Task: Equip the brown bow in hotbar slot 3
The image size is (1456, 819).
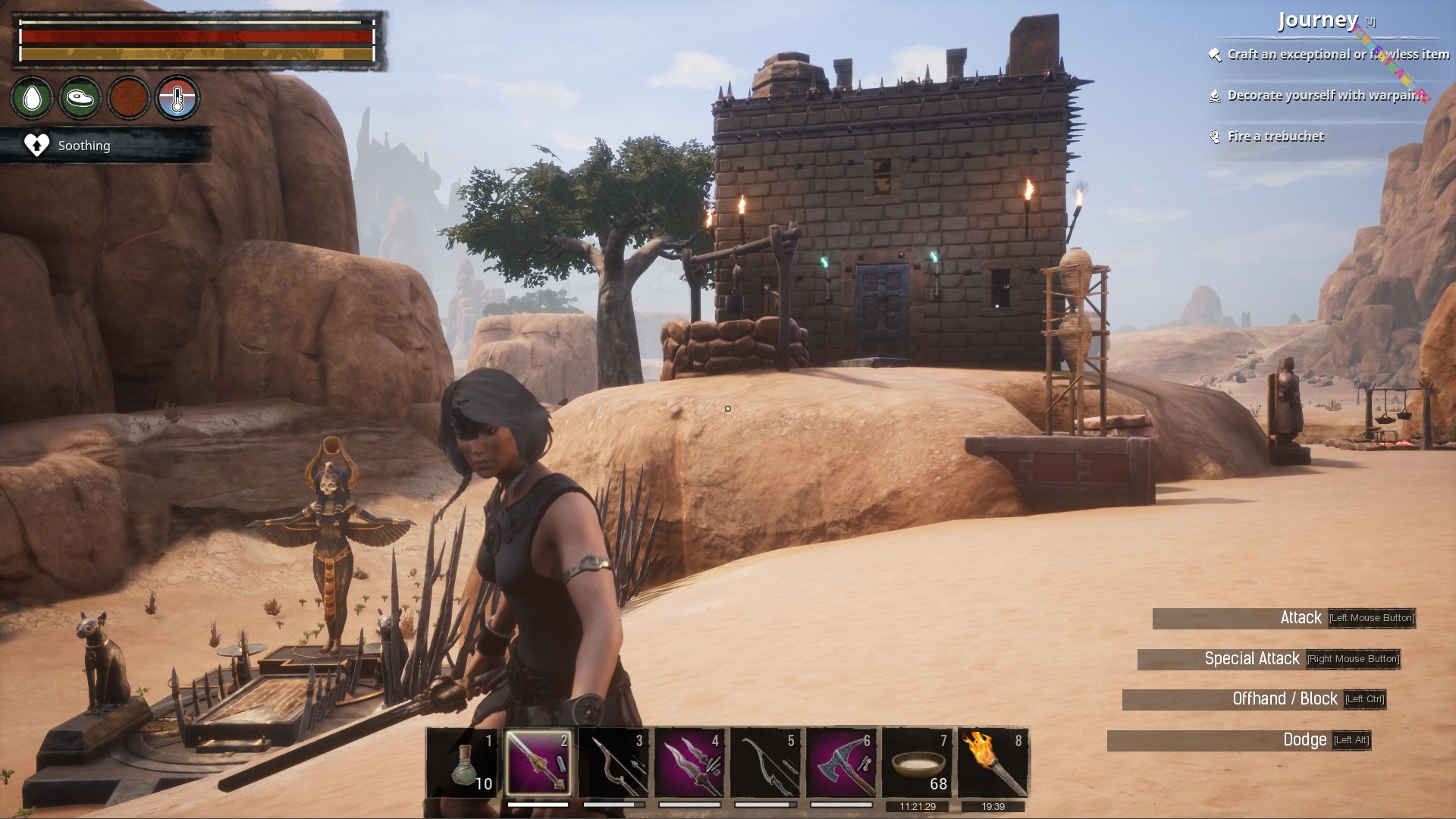Action: click(x=614, y=762)
